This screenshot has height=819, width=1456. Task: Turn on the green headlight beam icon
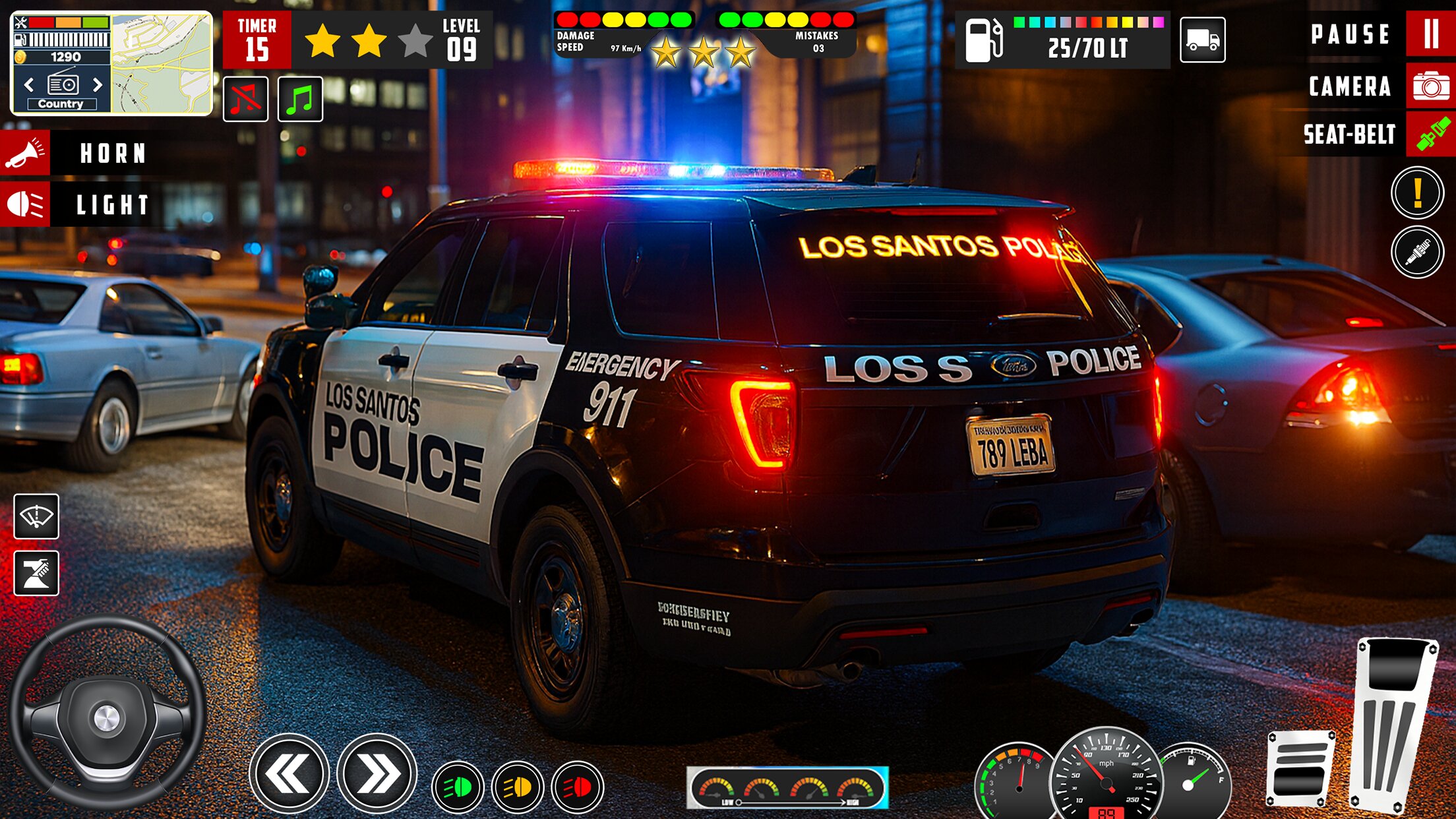coord(458,787)
